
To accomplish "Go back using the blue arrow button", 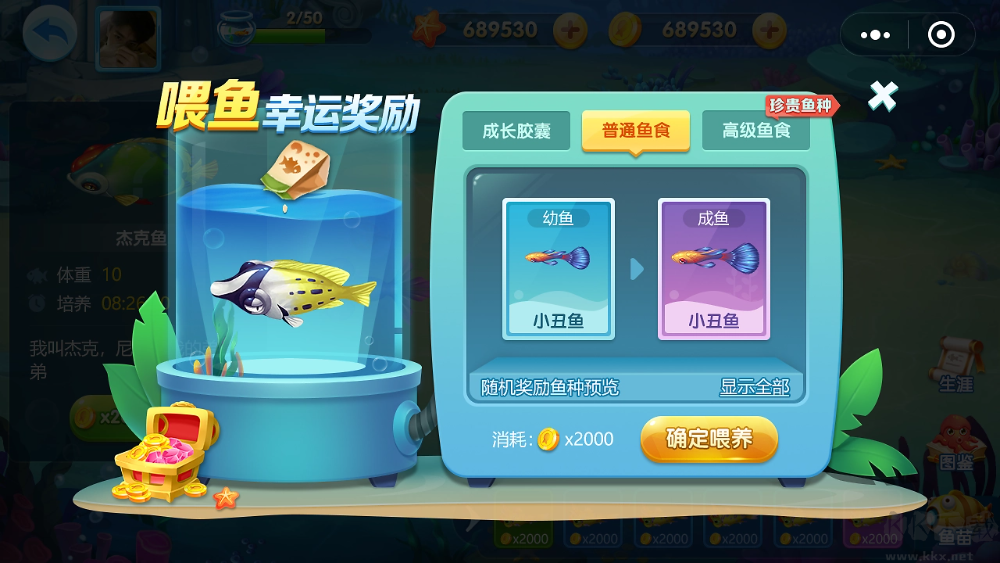I will tap(49, 36).
